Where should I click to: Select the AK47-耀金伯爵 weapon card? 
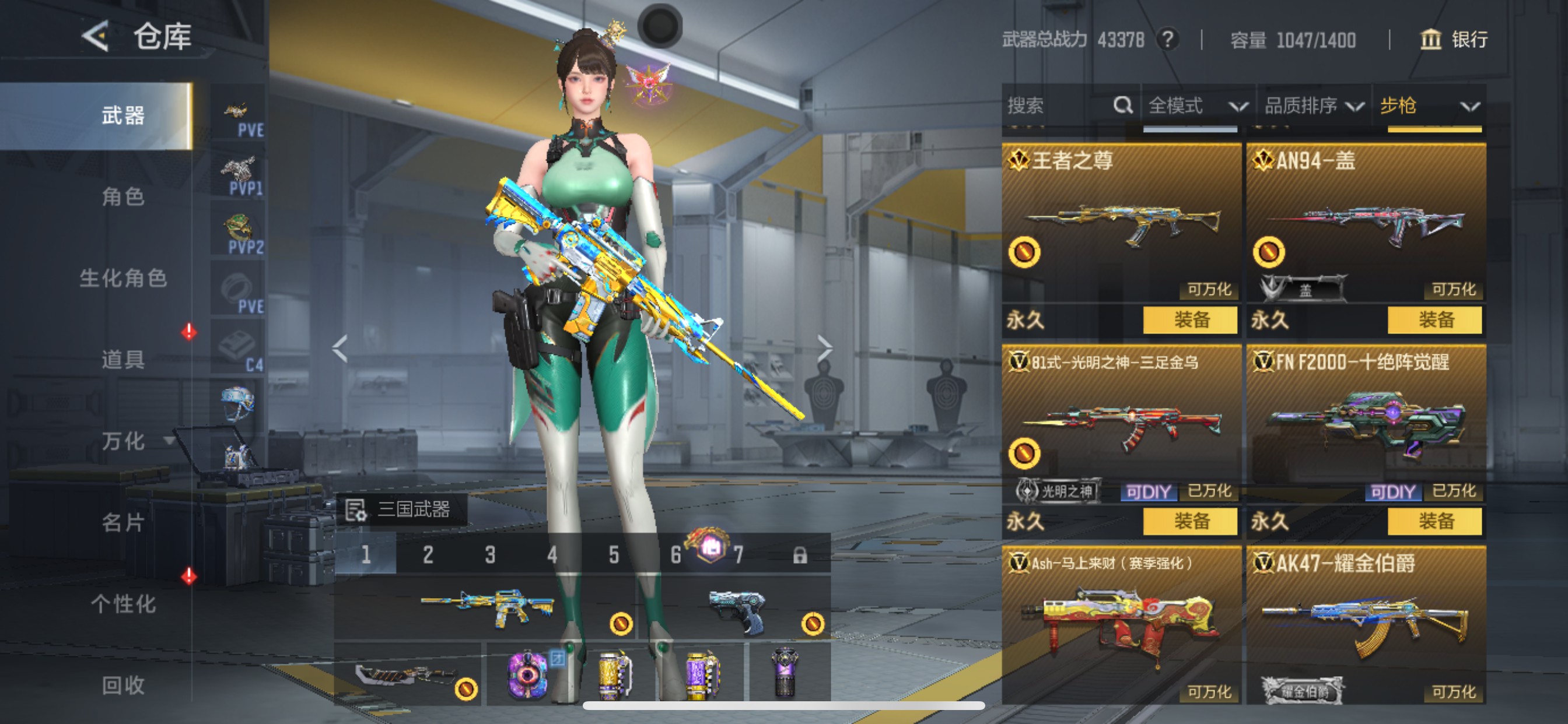pos(1366,627)
